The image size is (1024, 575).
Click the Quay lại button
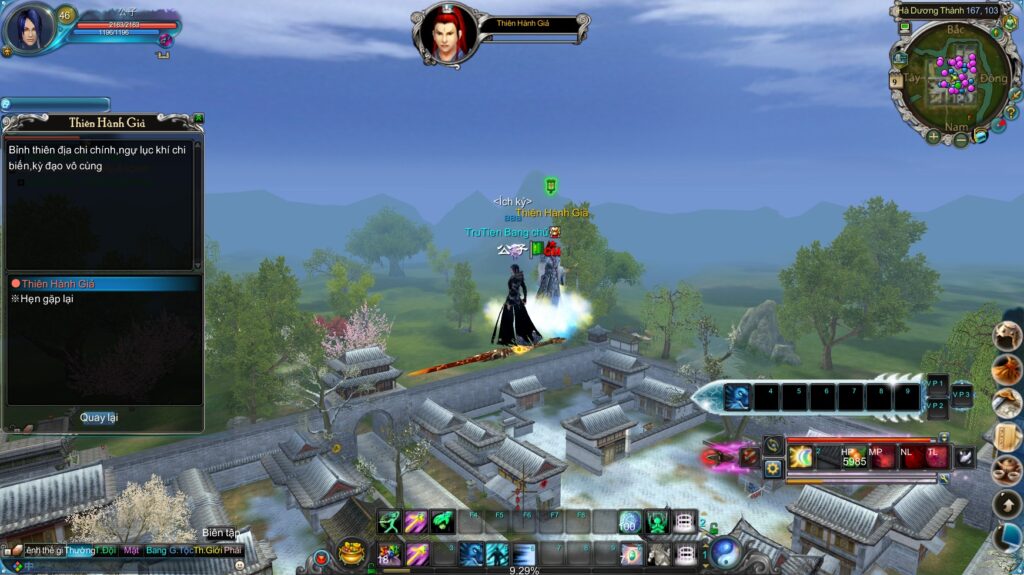pos(99,417)
